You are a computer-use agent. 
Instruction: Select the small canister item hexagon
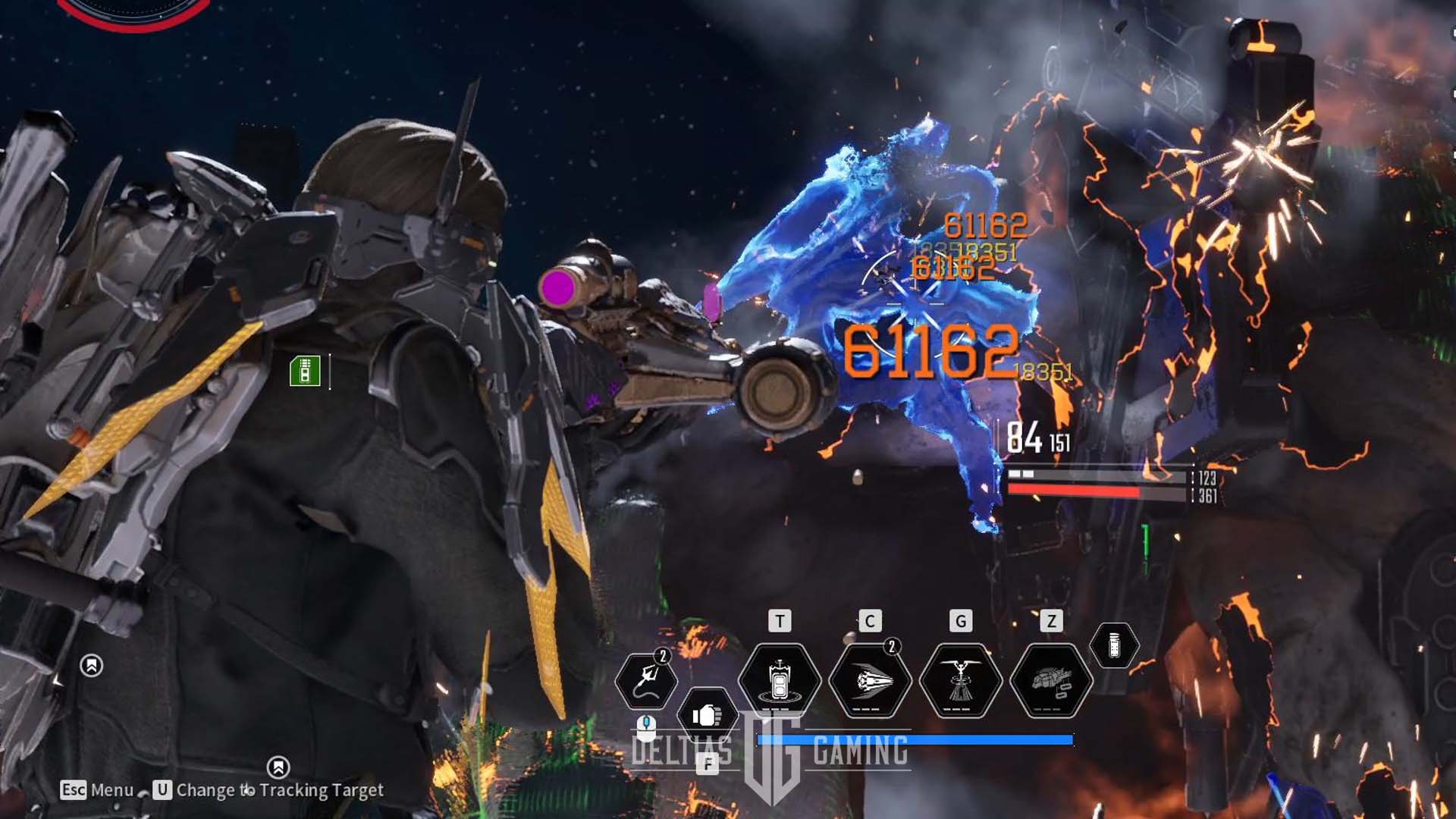(x=1114, y=646)
